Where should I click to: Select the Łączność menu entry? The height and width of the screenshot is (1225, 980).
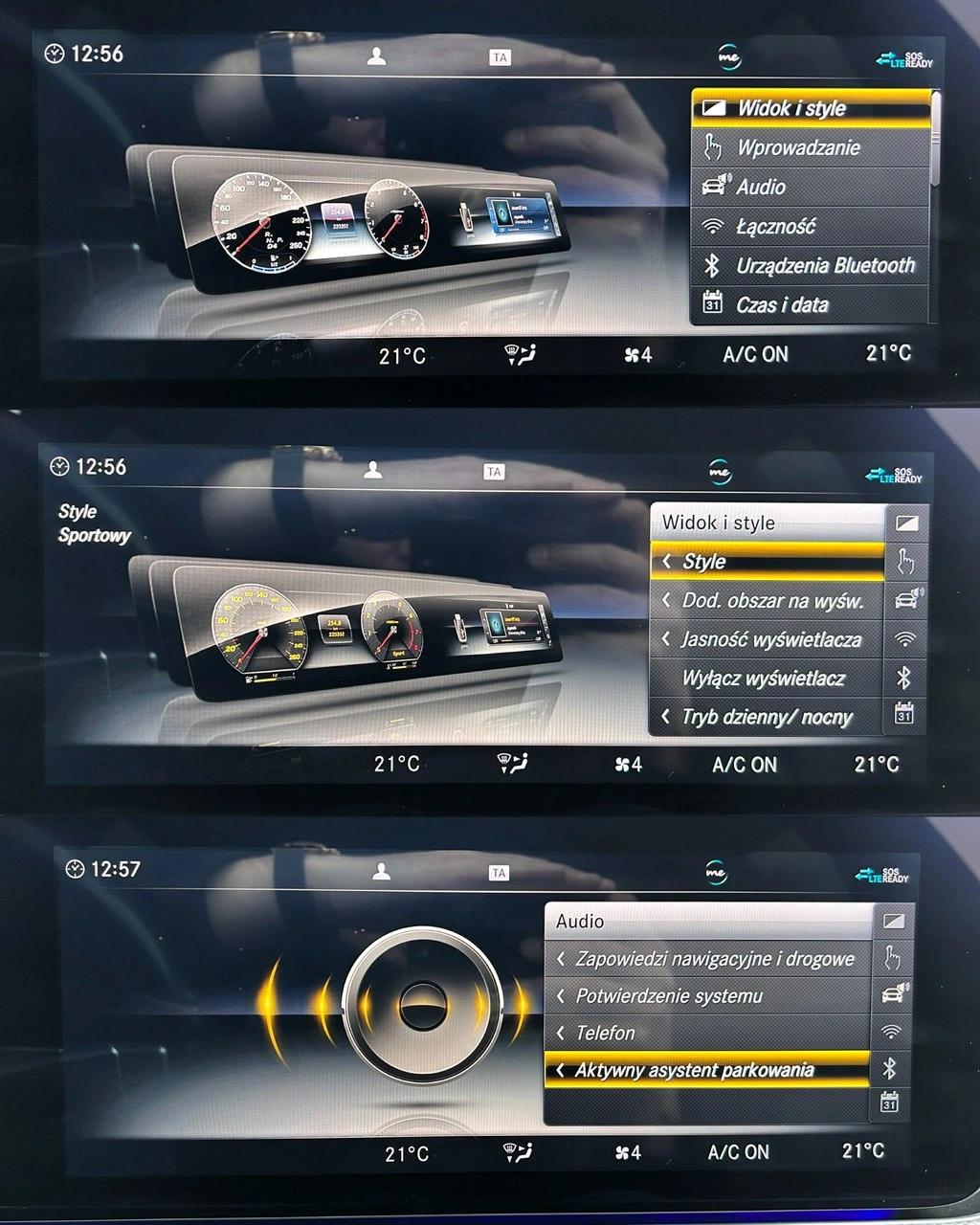pos(775,227)
